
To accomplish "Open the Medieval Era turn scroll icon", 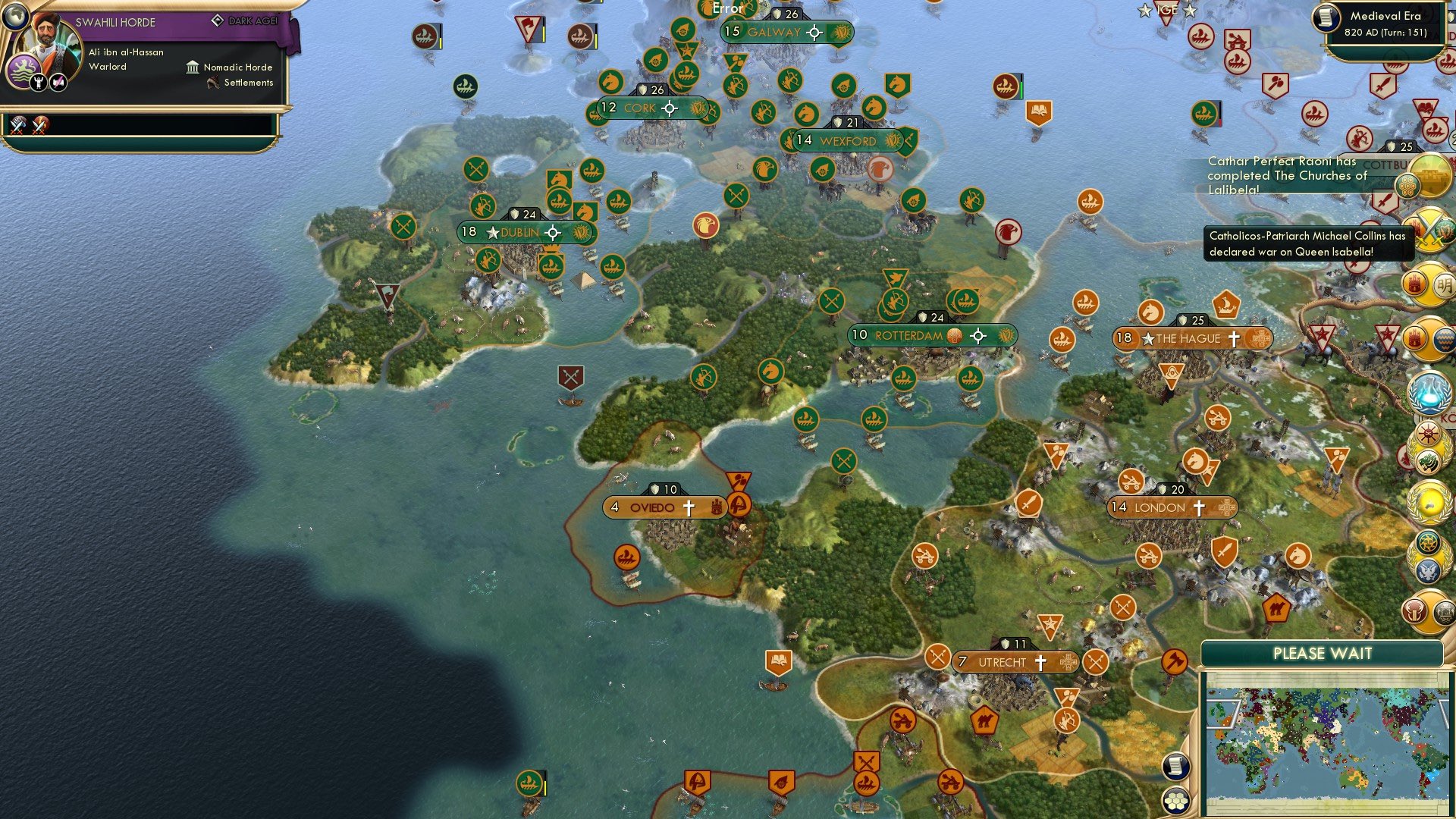I will pos(1326,17).
